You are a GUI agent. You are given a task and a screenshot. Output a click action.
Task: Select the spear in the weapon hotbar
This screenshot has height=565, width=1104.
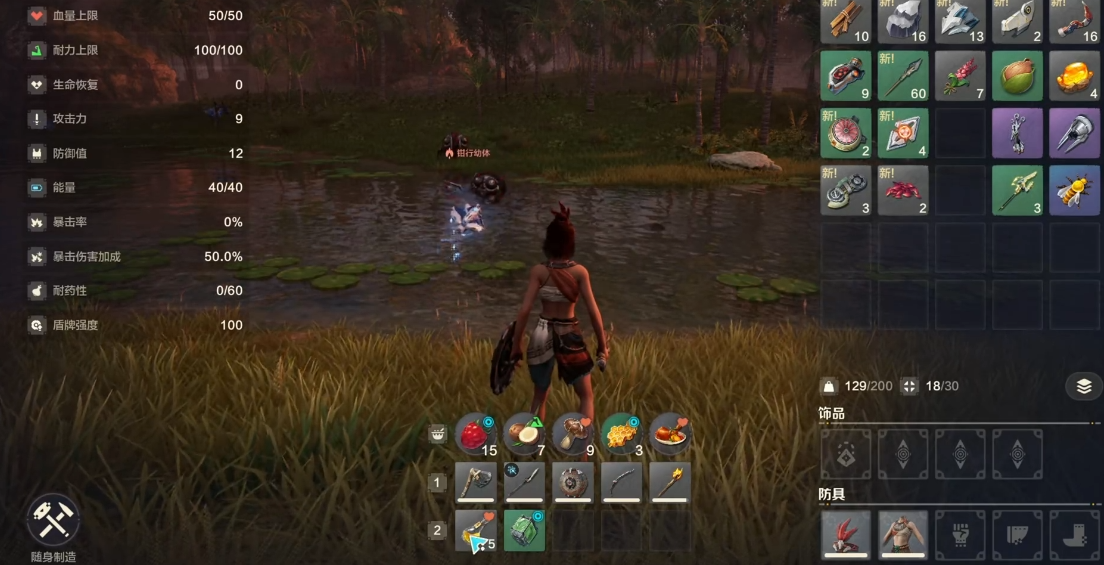coord(524,482)
